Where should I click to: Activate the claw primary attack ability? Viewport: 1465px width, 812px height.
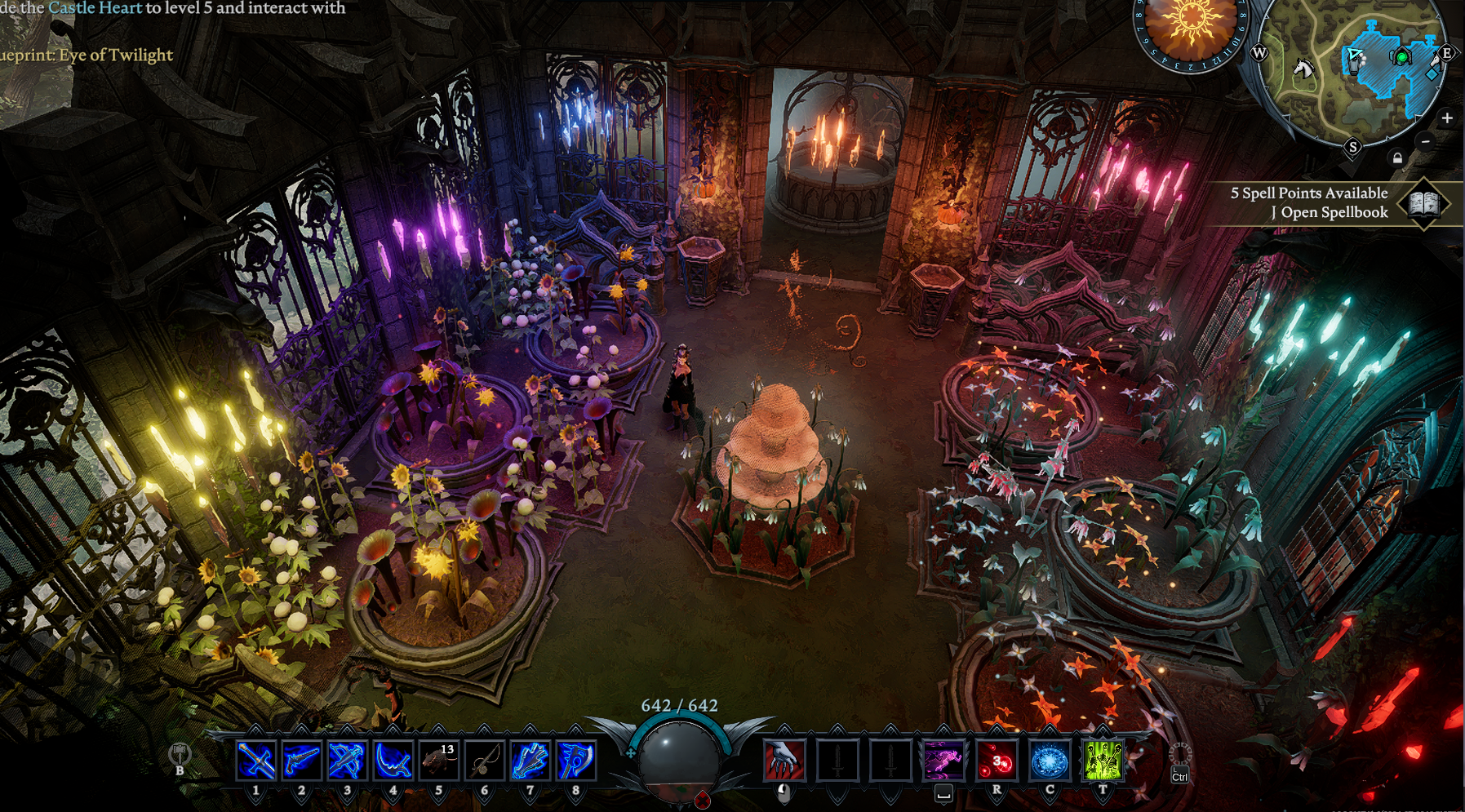coord(784,761)
